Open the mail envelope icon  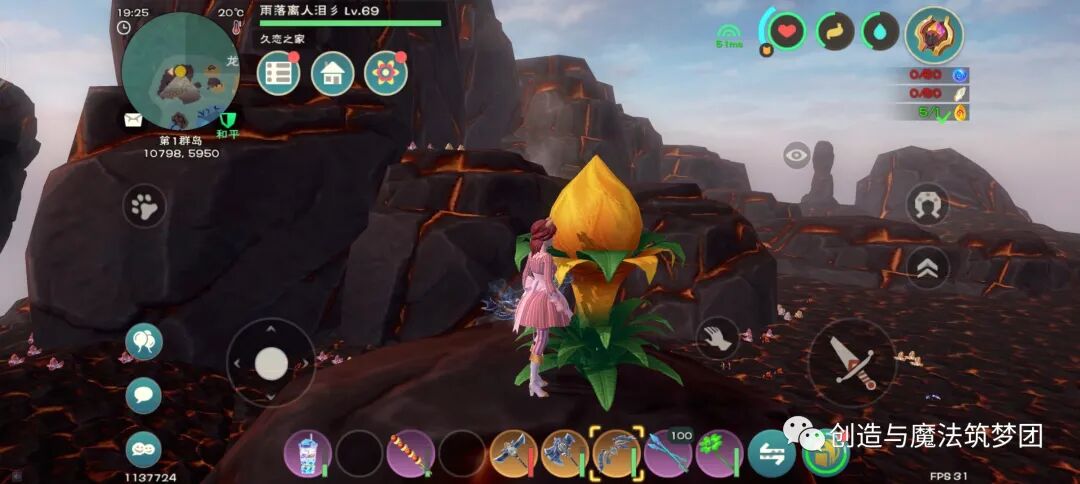coord(133,120)
